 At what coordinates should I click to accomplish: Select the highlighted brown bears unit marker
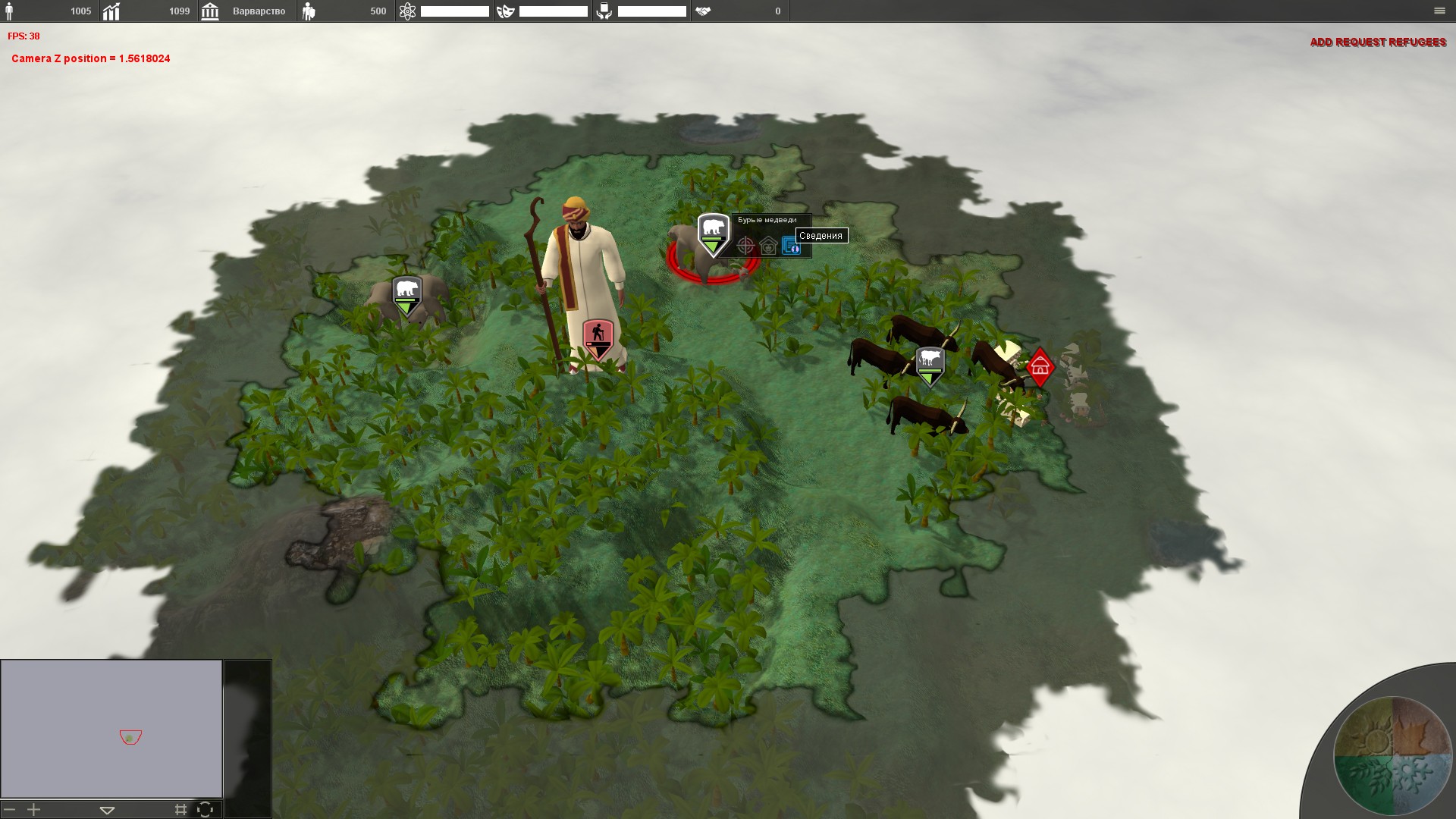[713, 234]
